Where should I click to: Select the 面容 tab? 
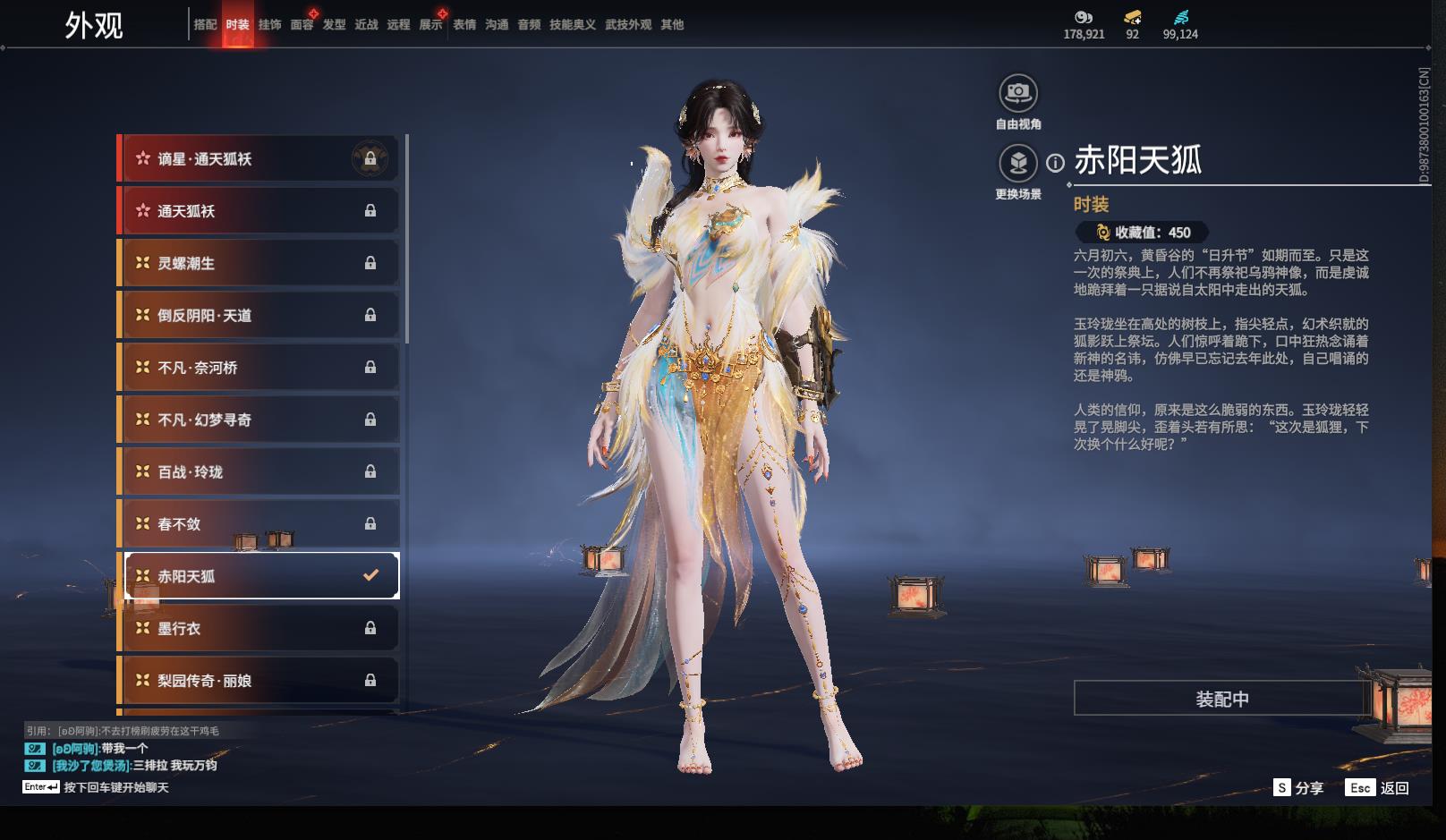click(x=302, y=25)
